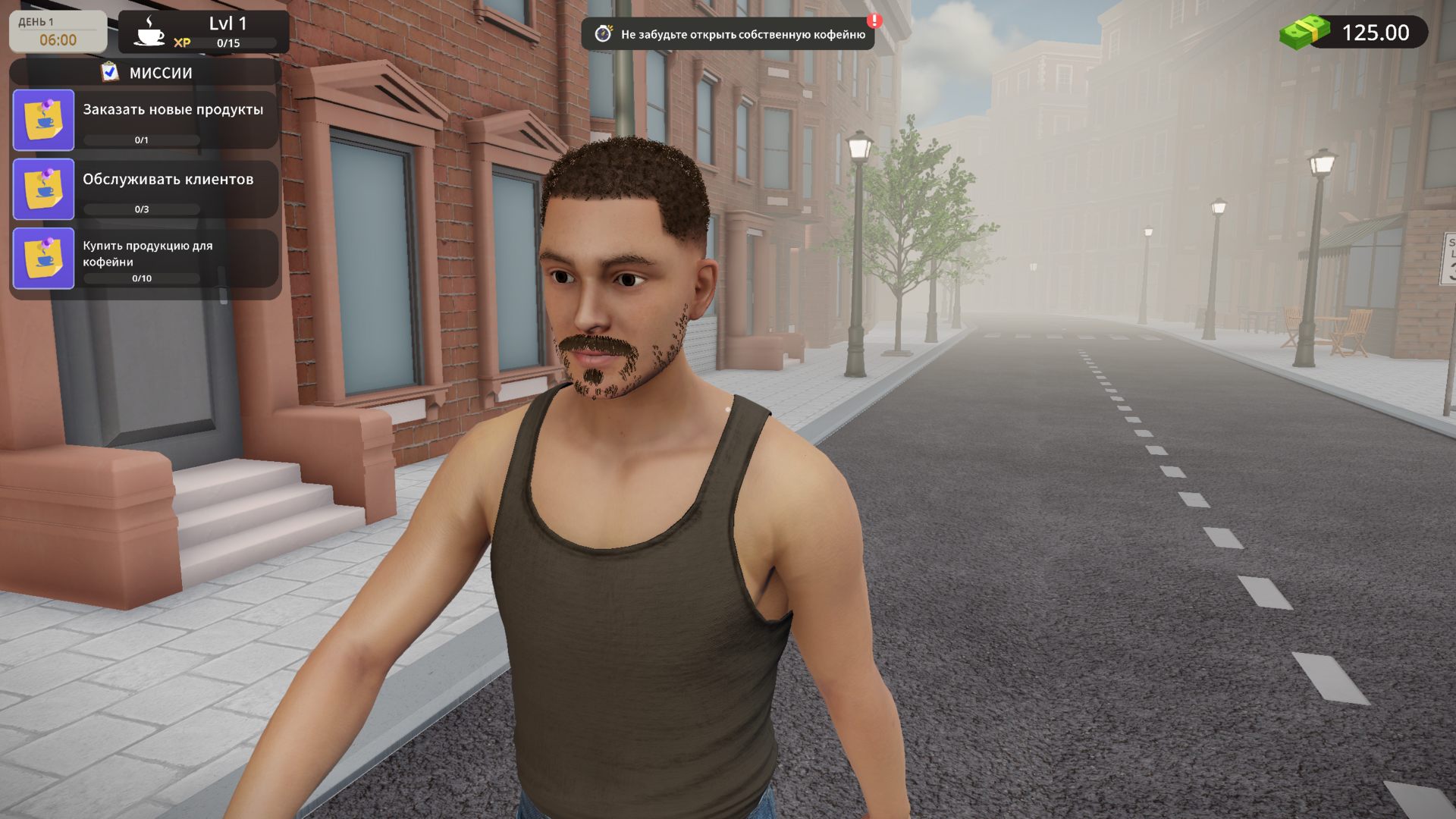This screenshot has height=819, width=1456.
Task: Click the green cash money icon
Action: [x=1304, y=33]
